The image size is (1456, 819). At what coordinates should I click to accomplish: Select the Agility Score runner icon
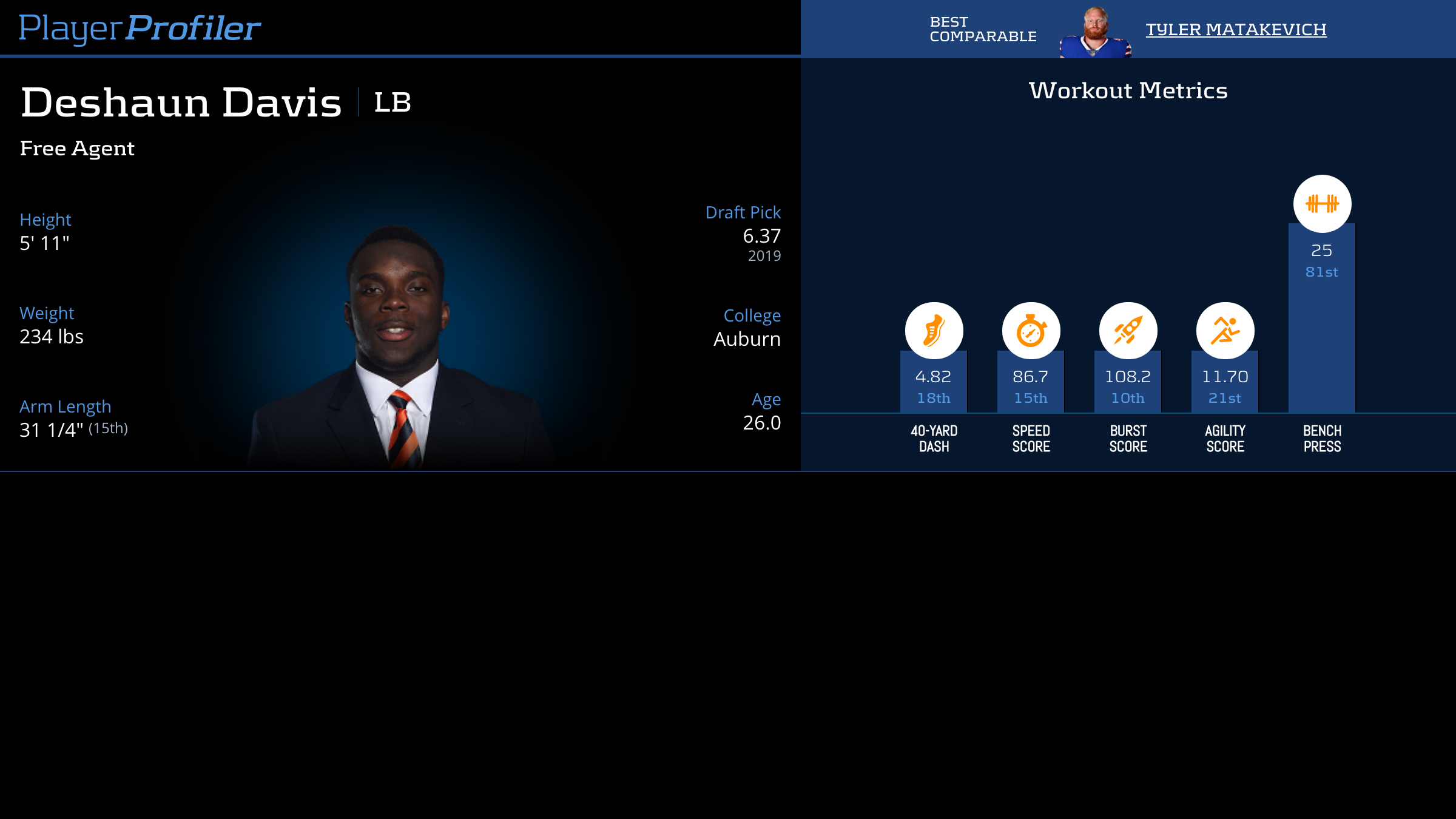point(1225,331)
